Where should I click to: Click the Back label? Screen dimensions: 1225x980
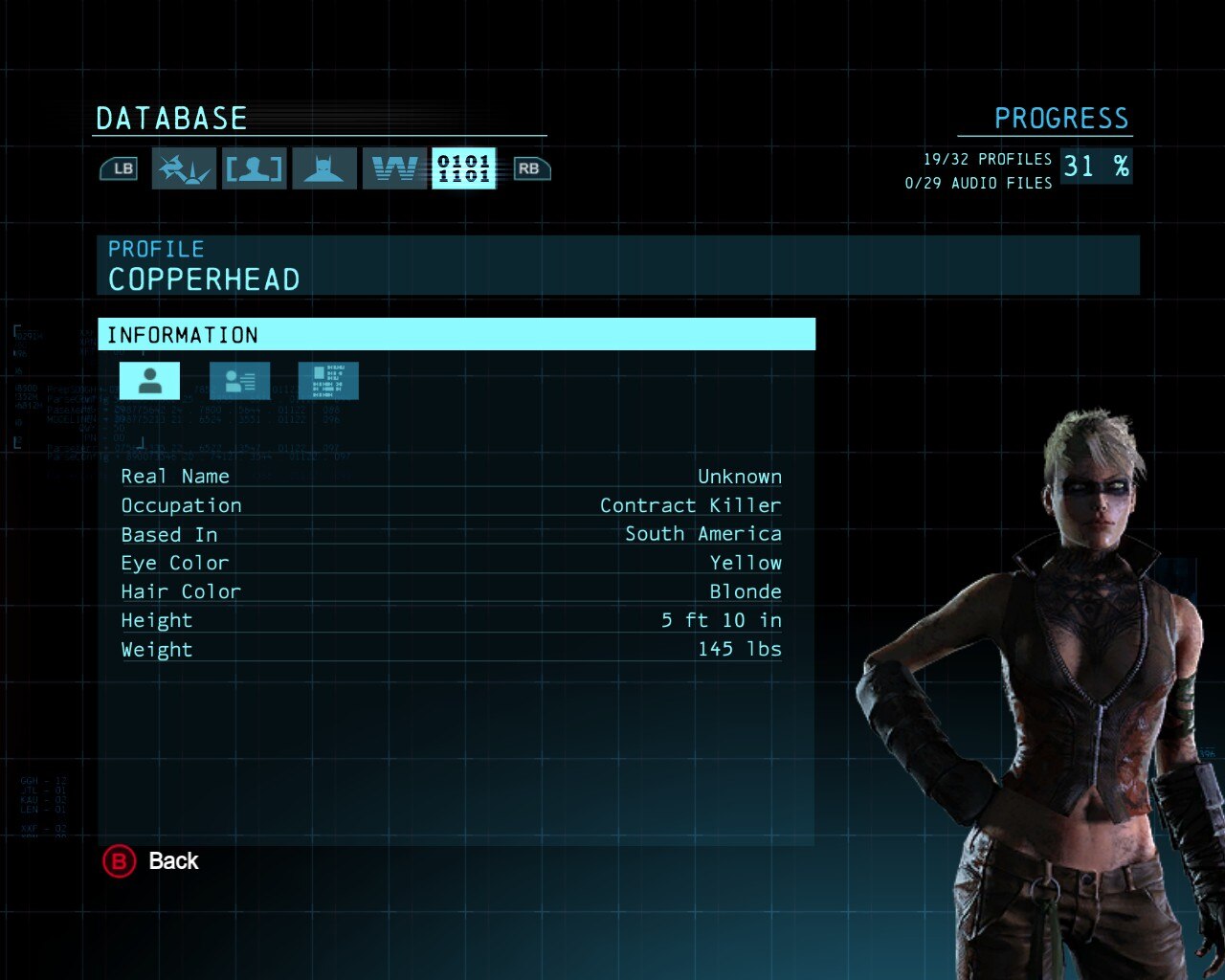coord(173,861)
